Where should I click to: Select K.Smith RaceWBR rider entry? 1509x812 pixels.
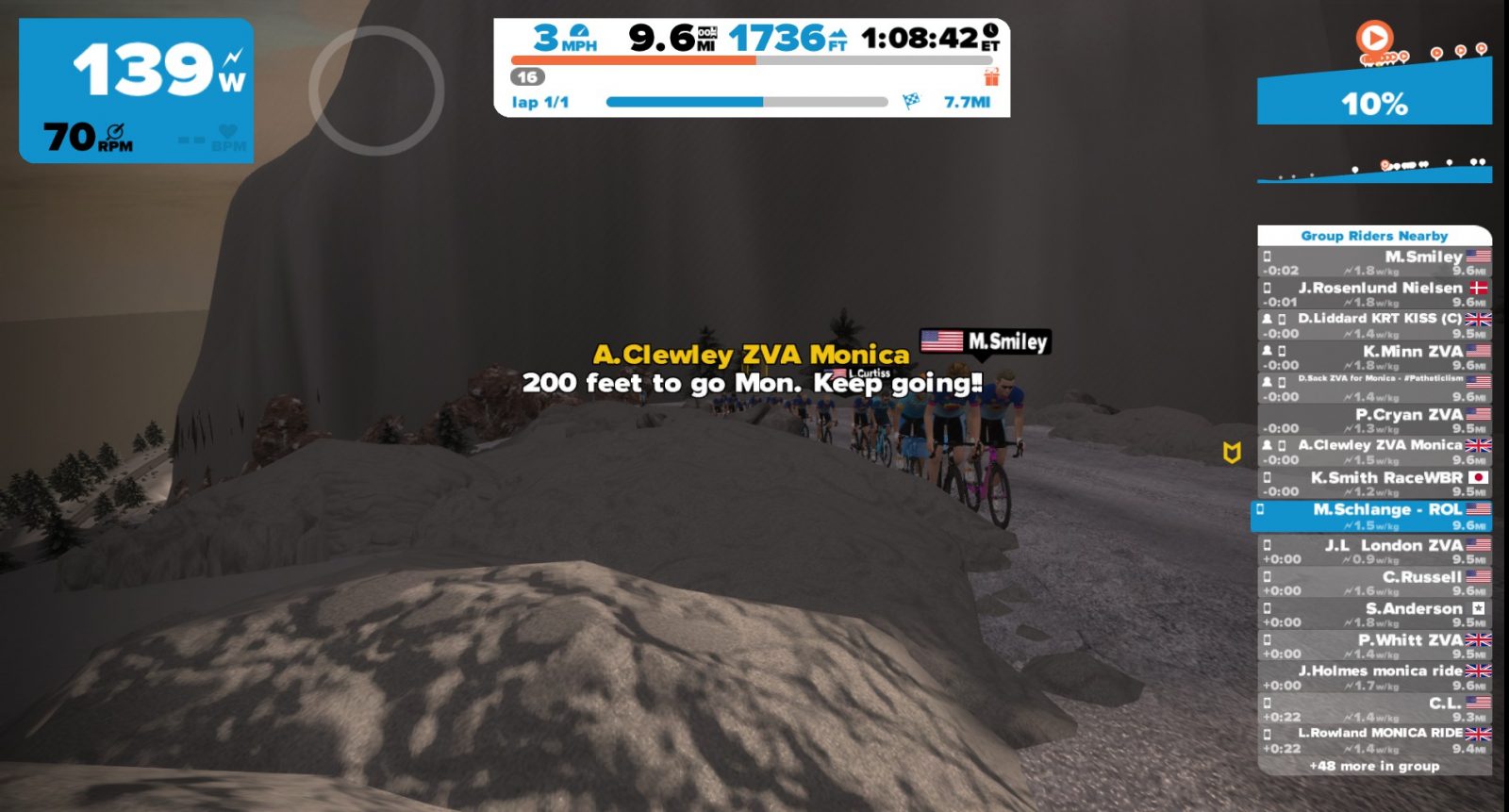coord(1374,484)
